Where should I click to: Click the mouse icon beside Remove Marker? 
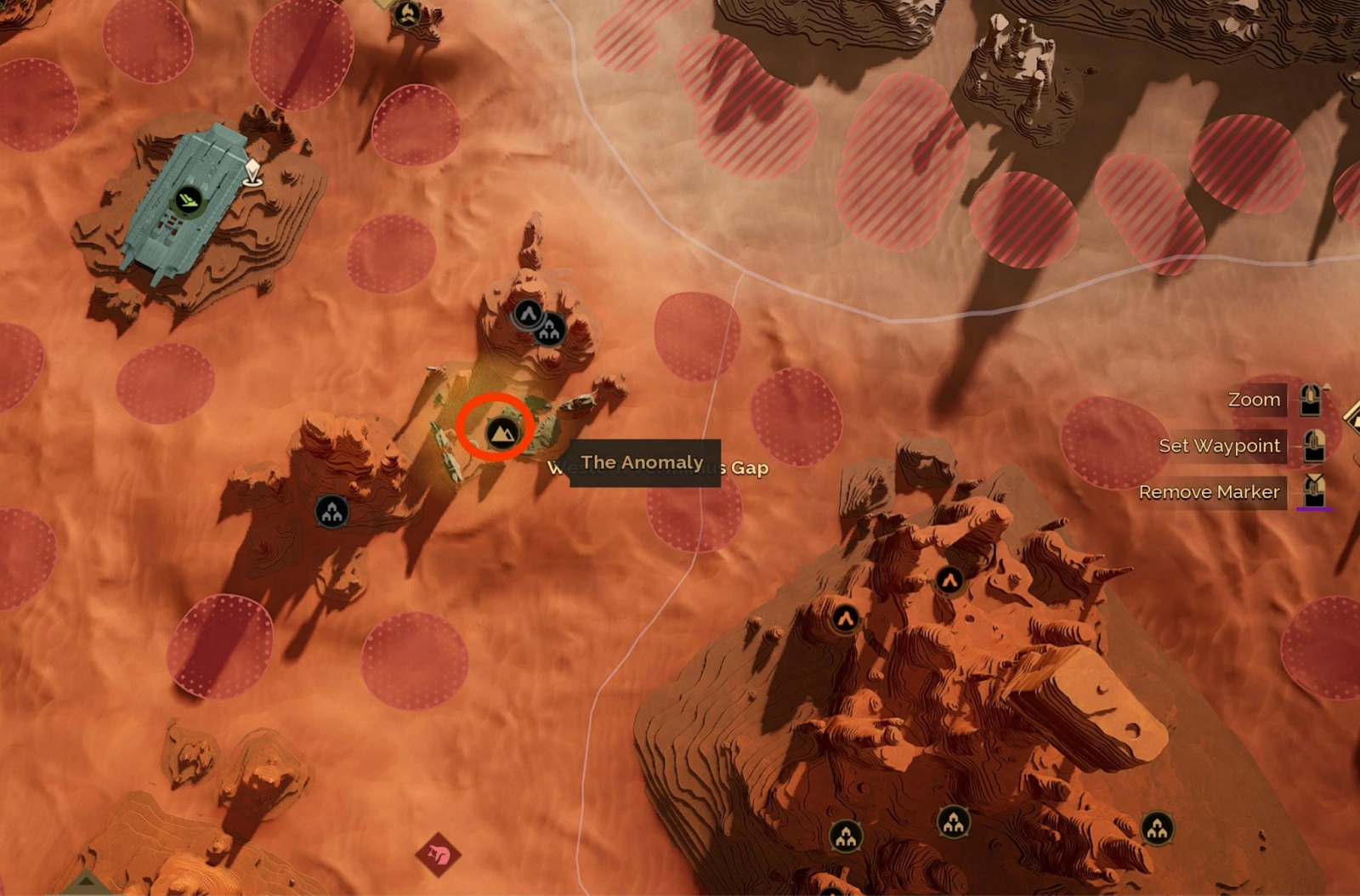(1314, 491)
